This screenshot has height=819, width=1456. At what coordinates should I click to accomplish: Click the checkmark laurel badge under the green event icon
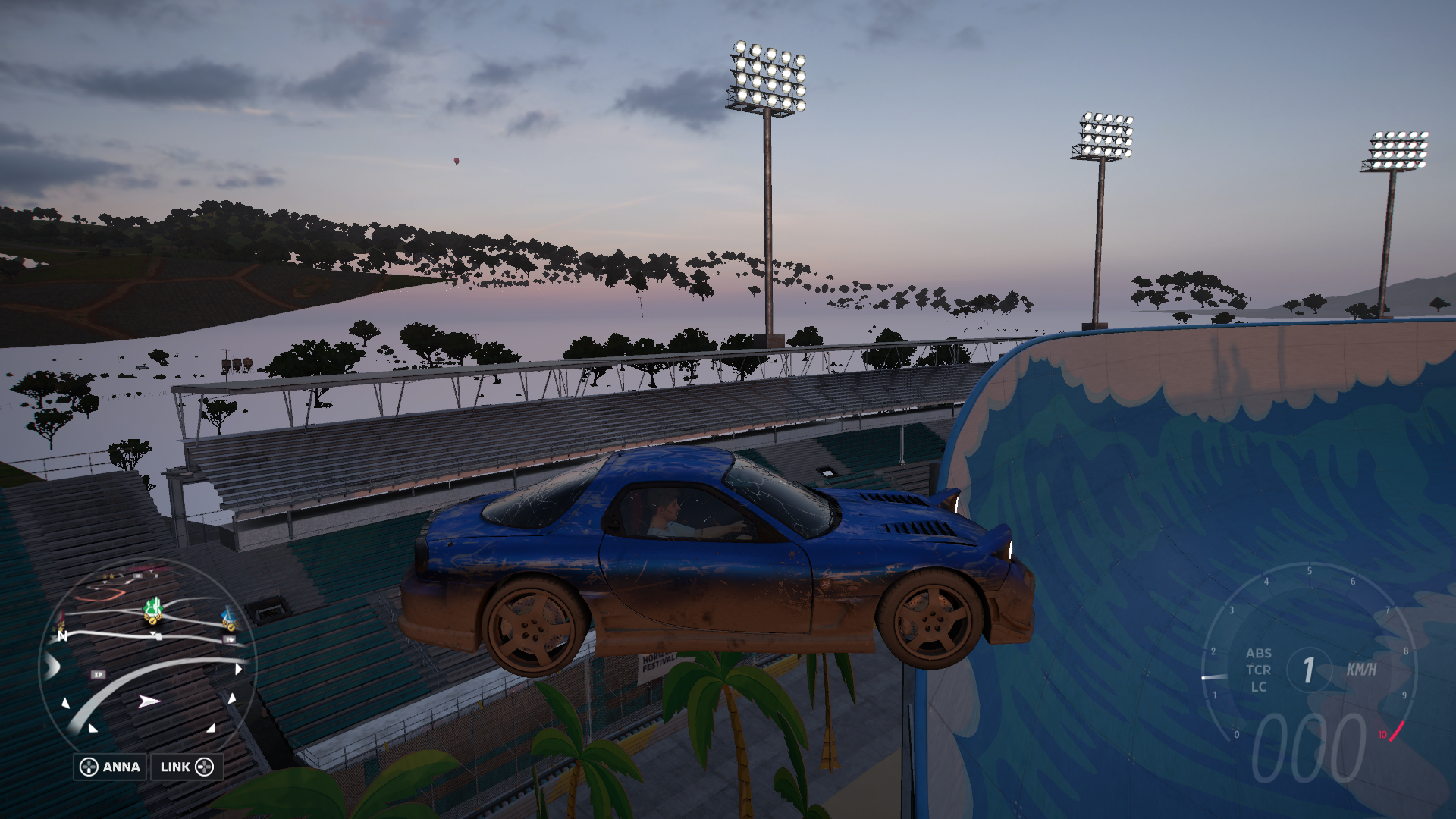tap(152, 622)
